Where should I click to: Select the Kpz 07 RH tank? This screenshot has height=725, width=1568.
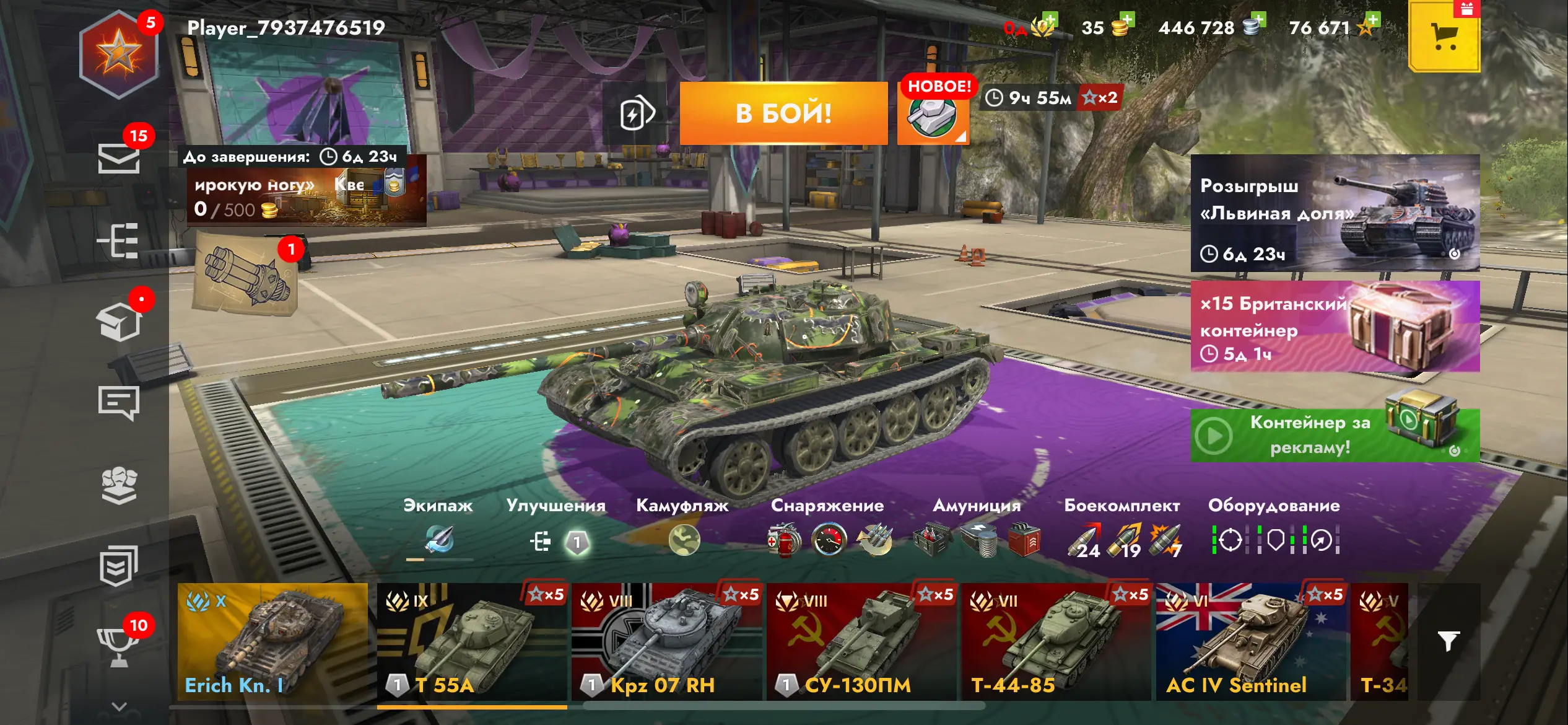point(666,642)
